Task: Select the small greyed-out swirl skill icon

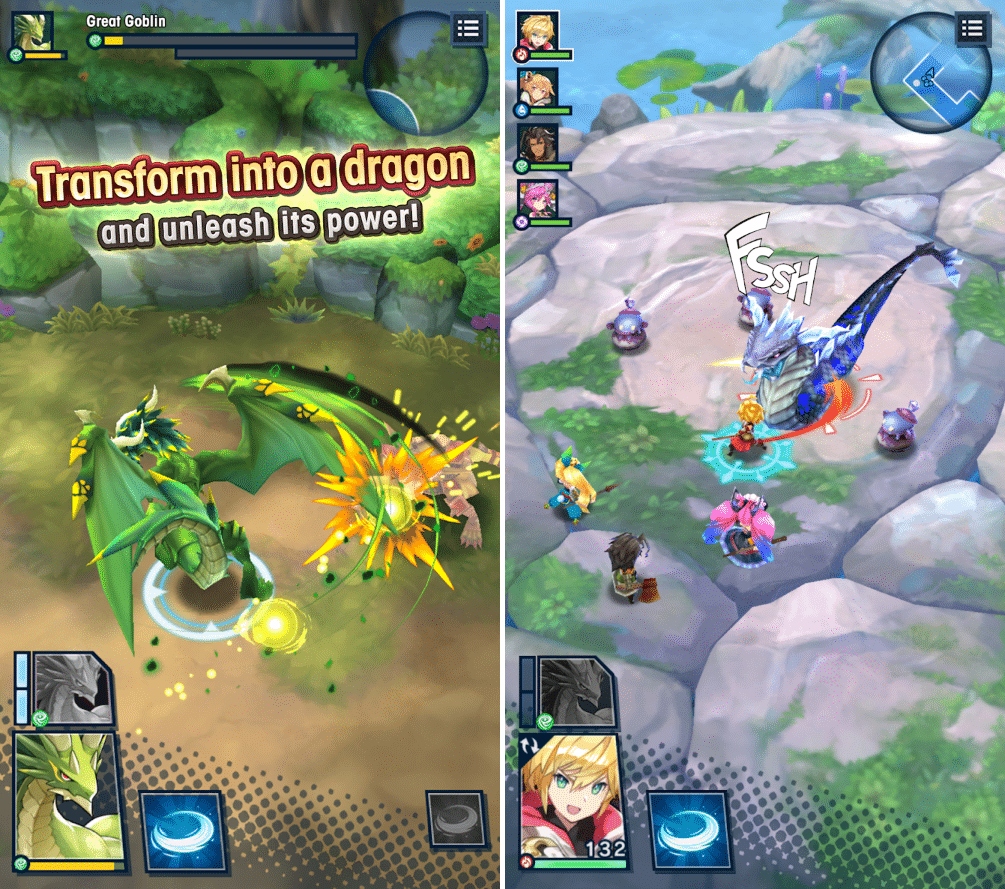Action: tap(456, 820)
